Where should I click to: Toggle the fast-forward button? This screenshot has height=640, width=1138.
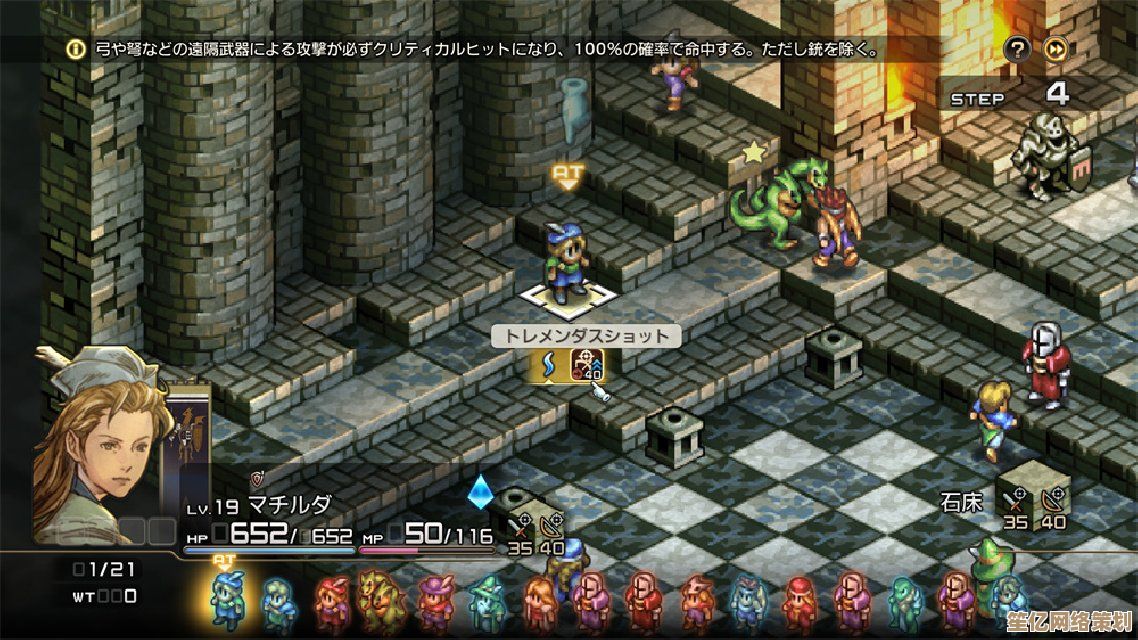click(x=1055, y=49)
